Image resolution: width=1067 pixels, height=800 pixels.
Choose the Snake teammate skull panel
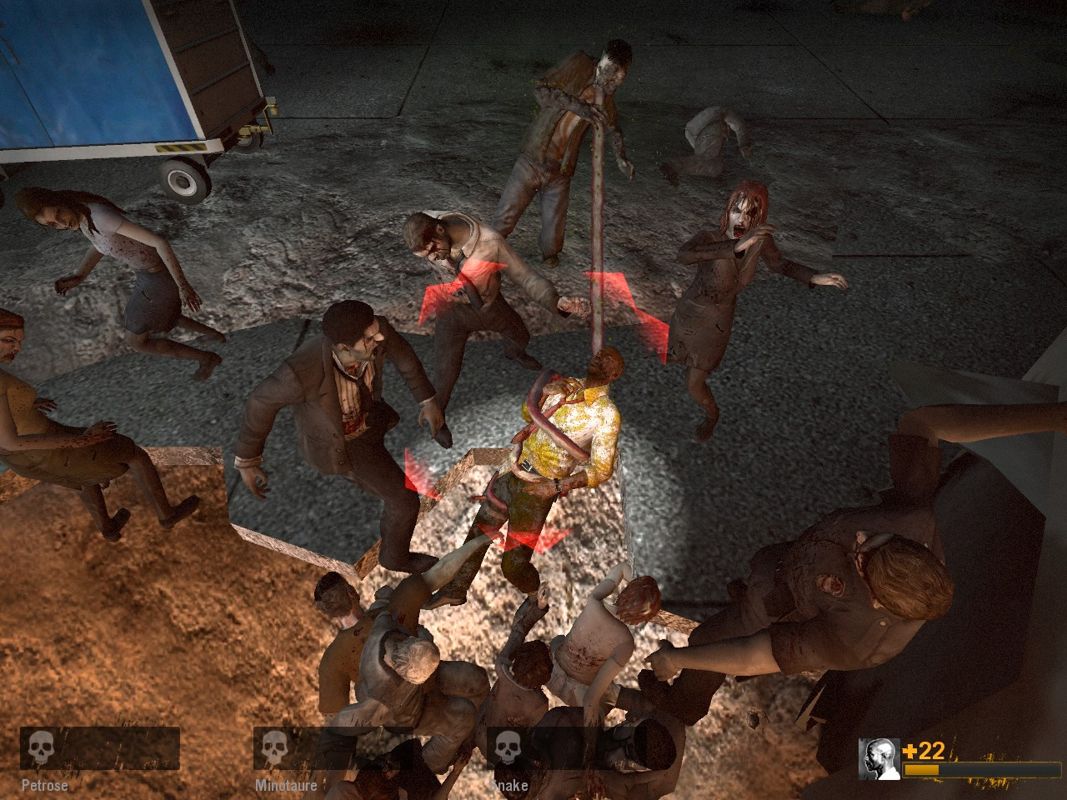(565, 748)
